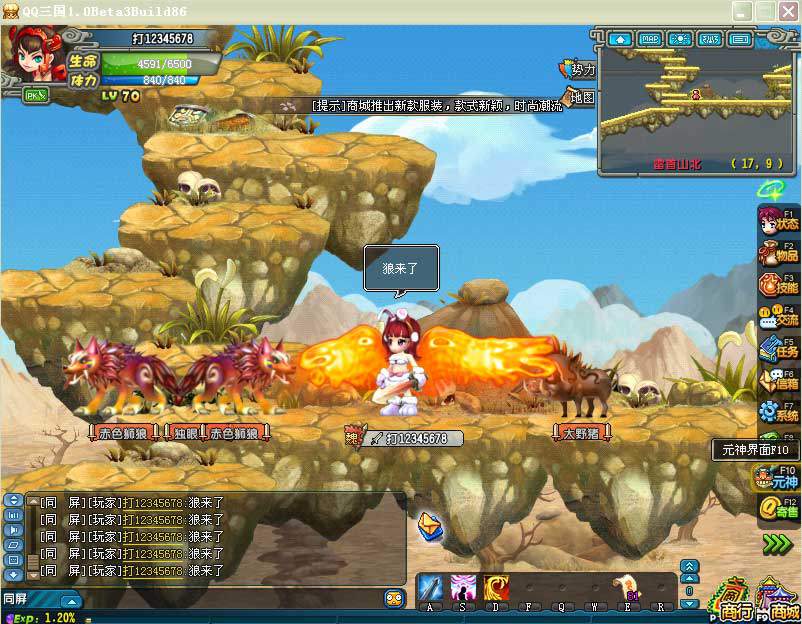Open the 元神 spirit interface

coord(775,479)
